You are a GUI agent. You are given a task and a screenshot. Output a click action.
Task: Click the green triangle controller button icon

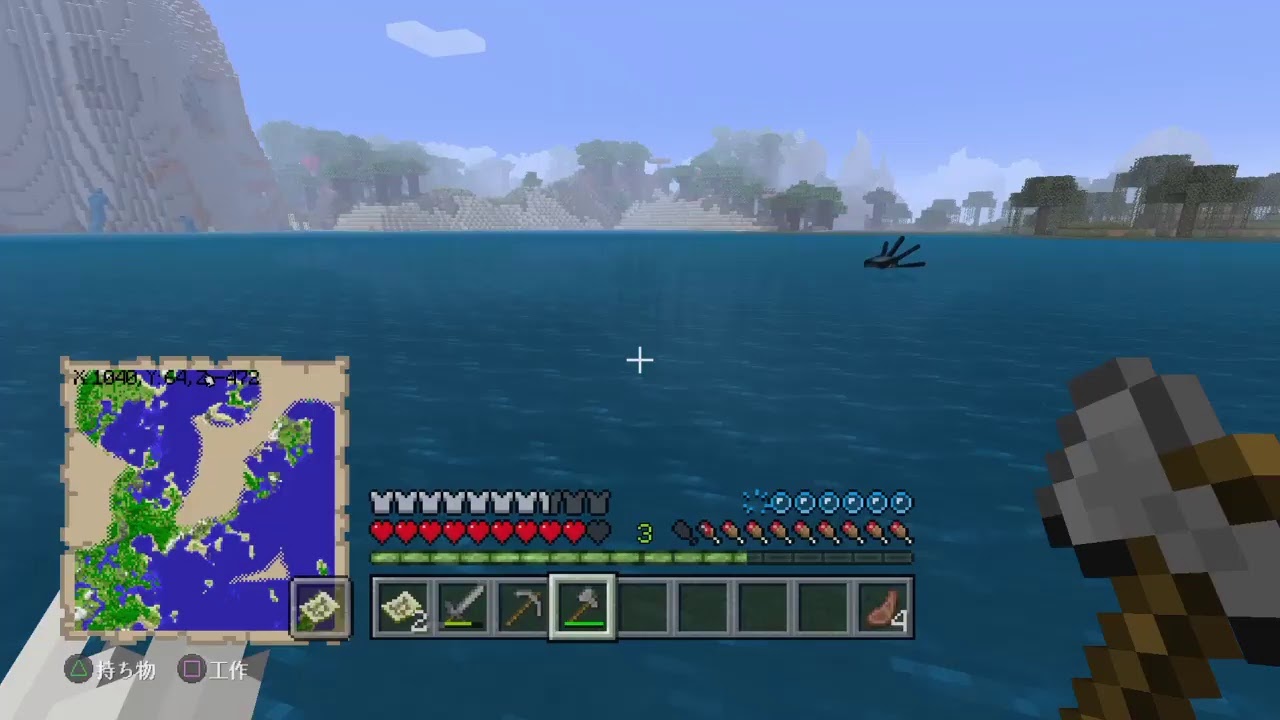[x=80, y=671]
